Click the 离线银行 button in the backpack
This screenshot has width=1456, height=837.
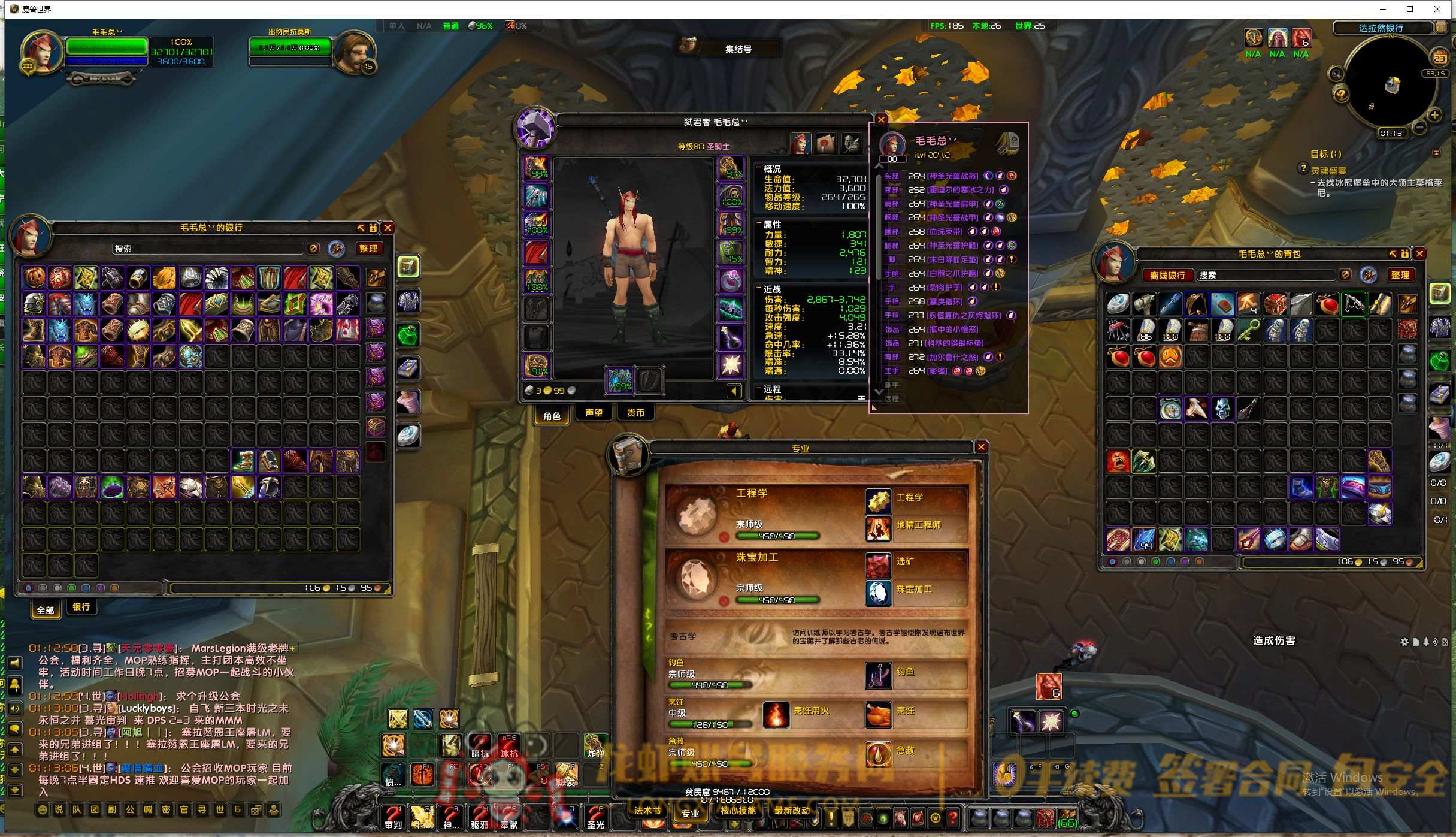pos(1167,275)
